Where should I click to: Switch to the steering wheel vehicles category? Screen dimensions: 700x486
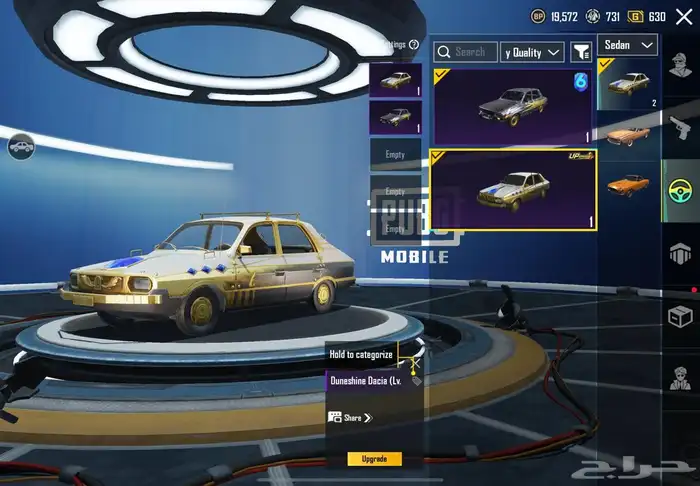680,190
